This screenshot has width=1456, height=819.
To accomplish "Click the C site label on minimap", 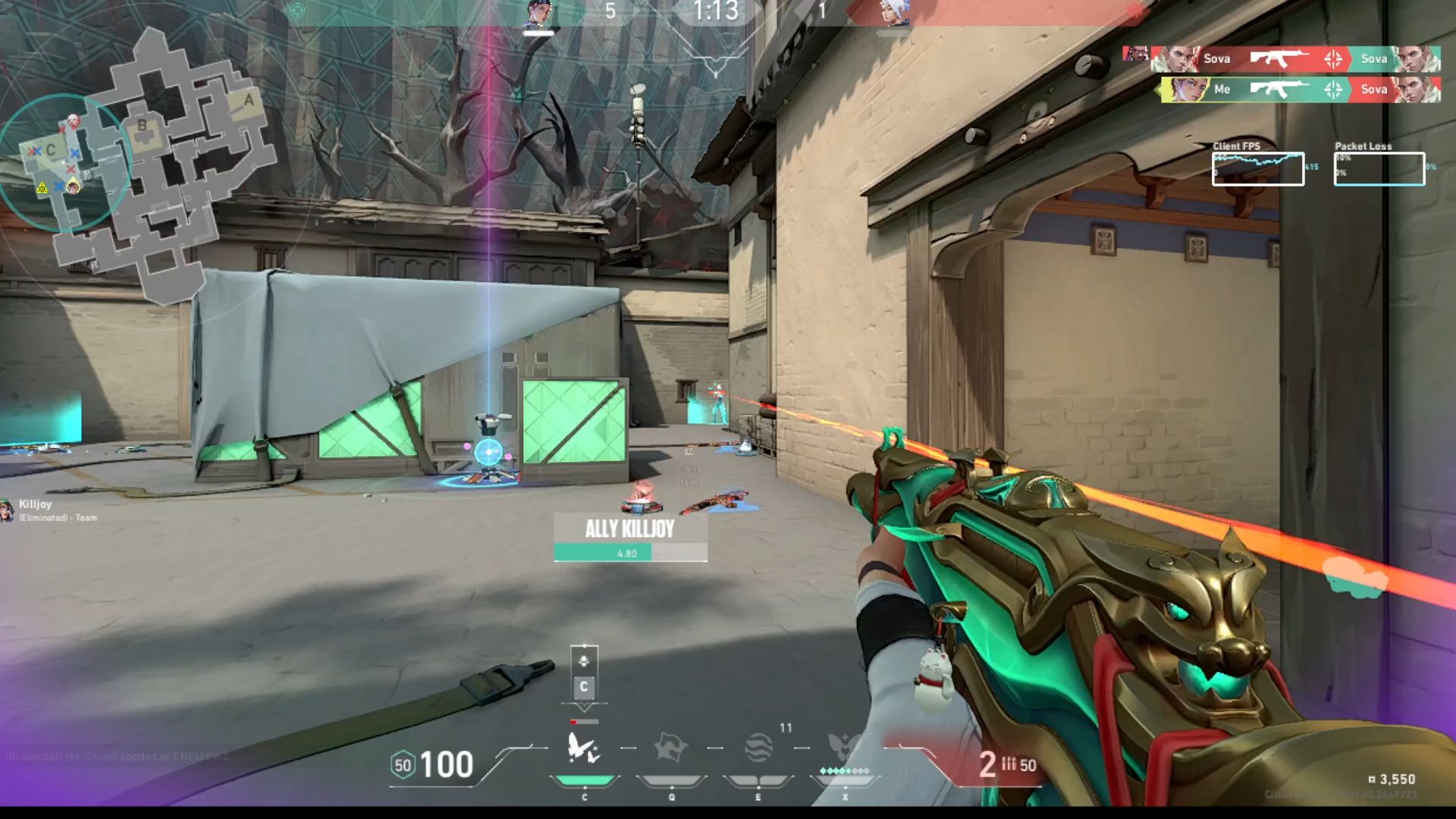I will click(51, 149).
